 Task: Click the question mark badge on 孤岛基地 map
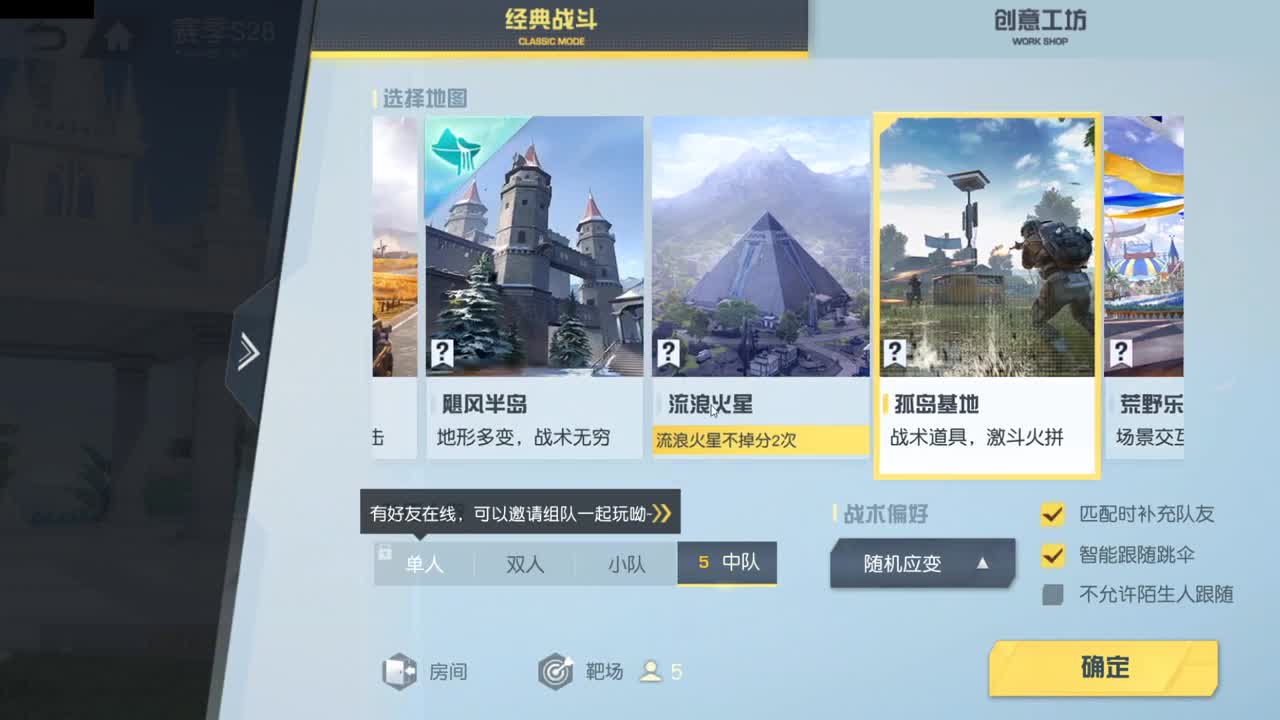[x=894, y=352]
